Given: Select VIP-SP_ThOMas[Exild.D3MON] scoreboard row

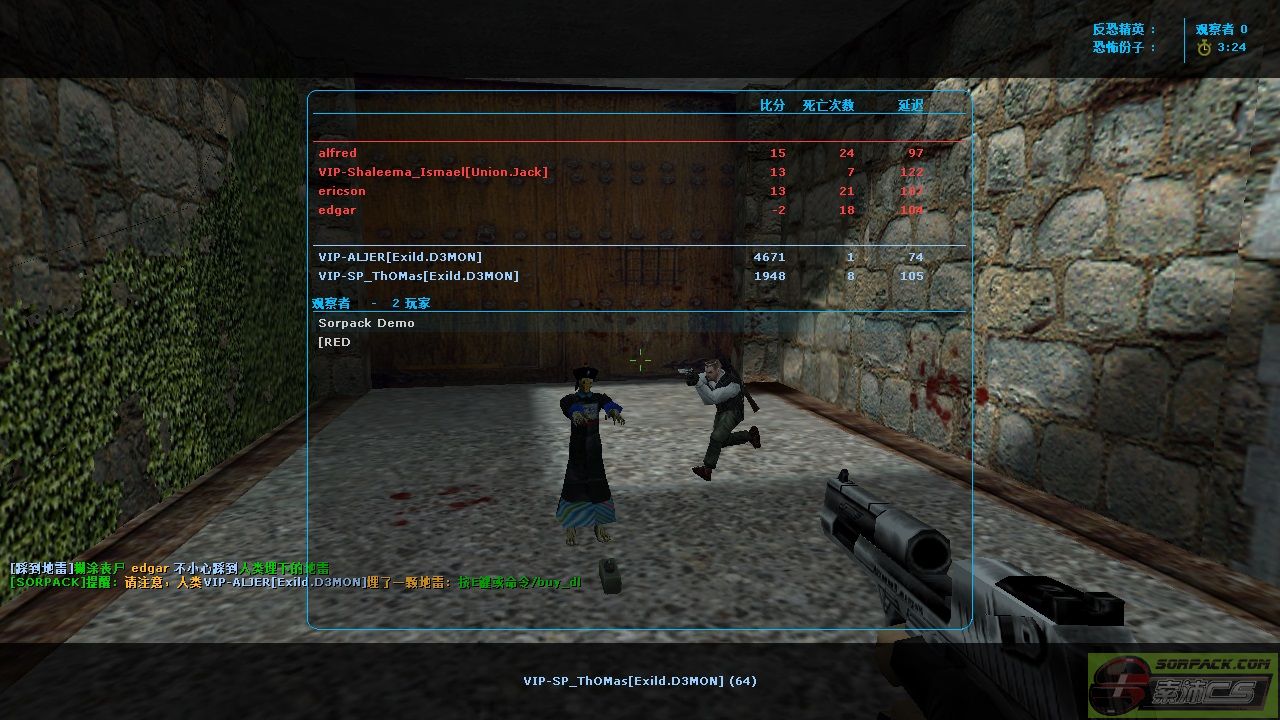Looking at the screenshot, I should (418, 276).
